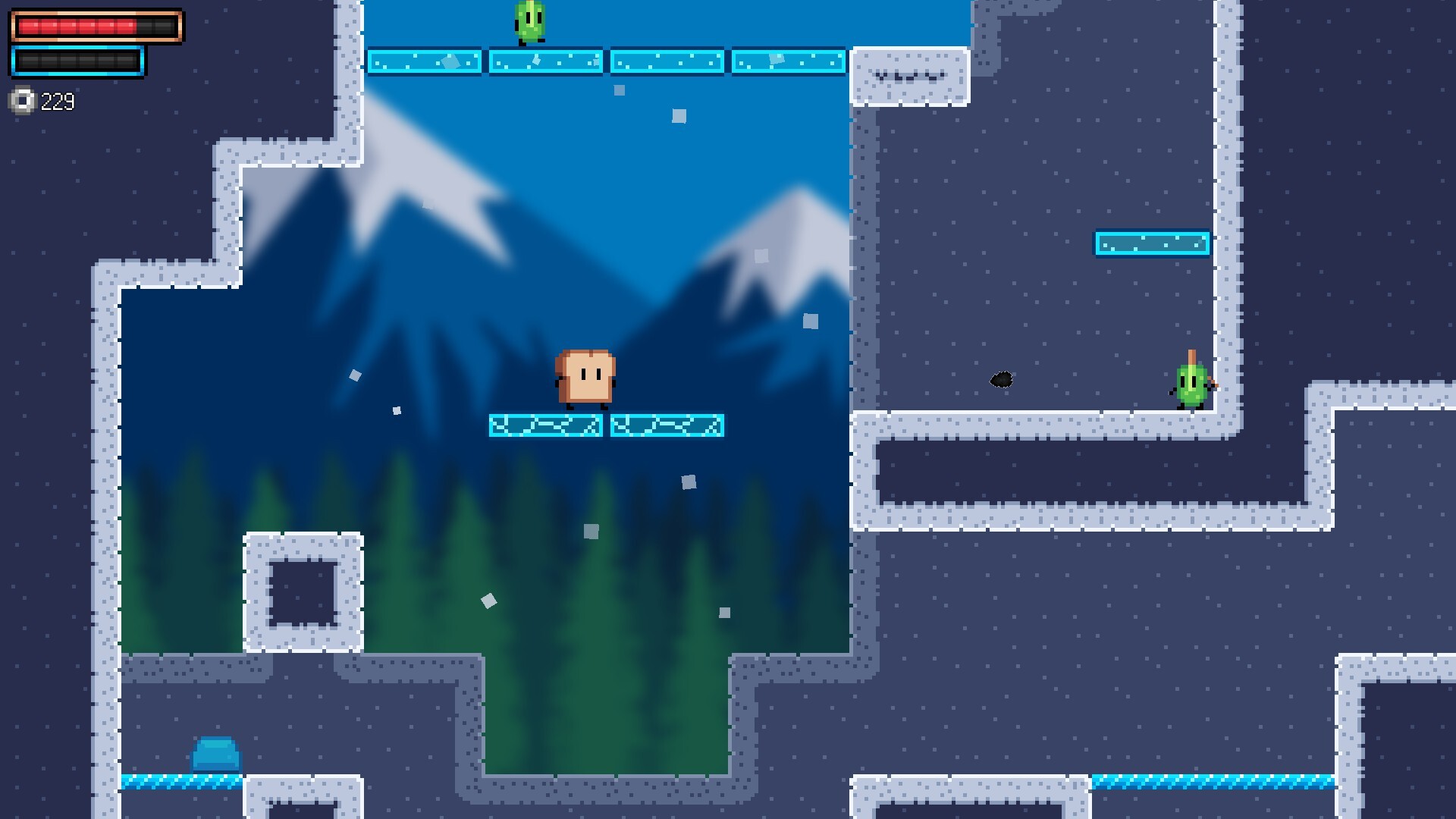The image size is (1456, 819).
Task: Click the second ice platform next to the toast
Action: (x=667, y=426)
